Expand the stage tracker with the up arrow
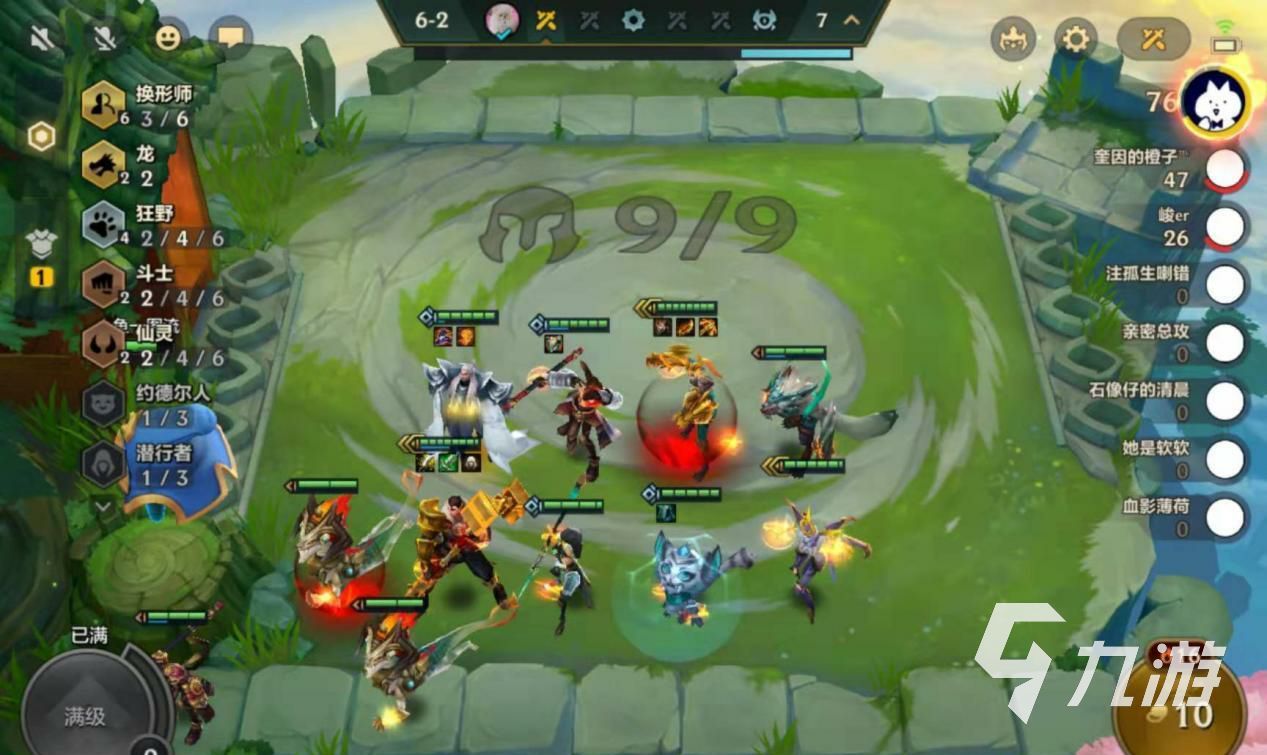 pos(852,20)
